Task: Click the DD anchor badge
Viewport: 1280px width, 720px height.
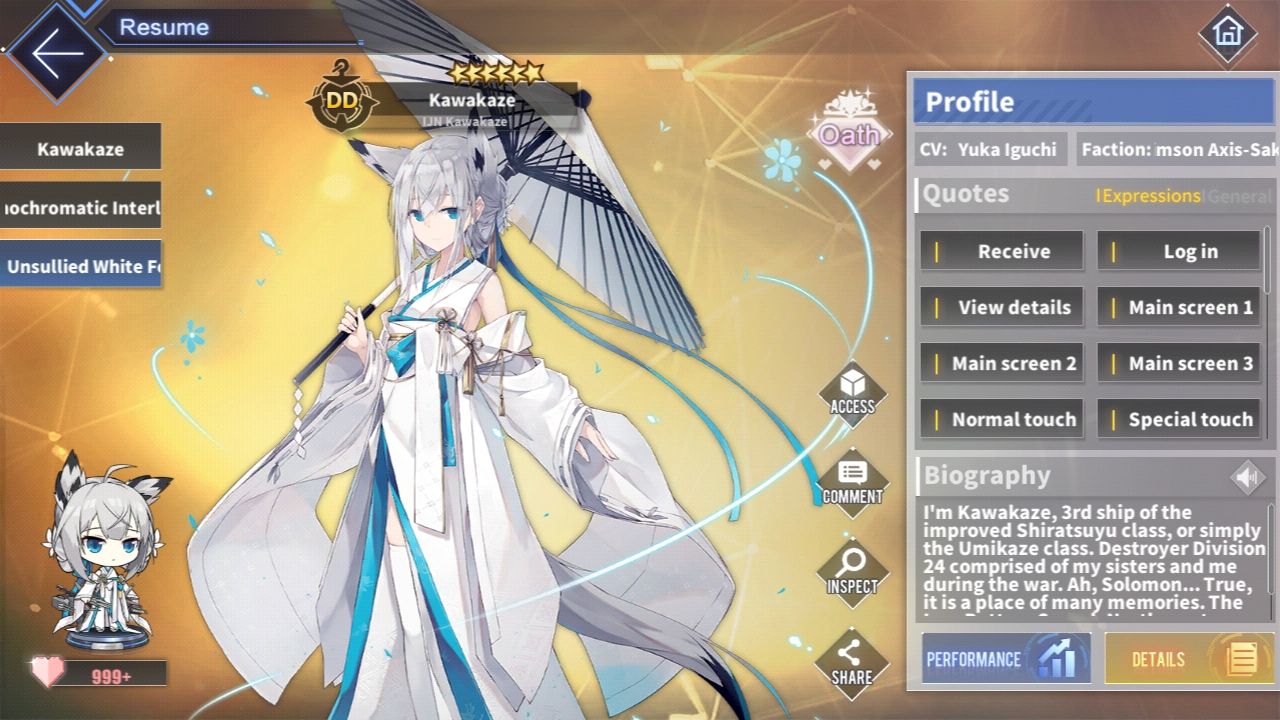Action: pos(341,99)
